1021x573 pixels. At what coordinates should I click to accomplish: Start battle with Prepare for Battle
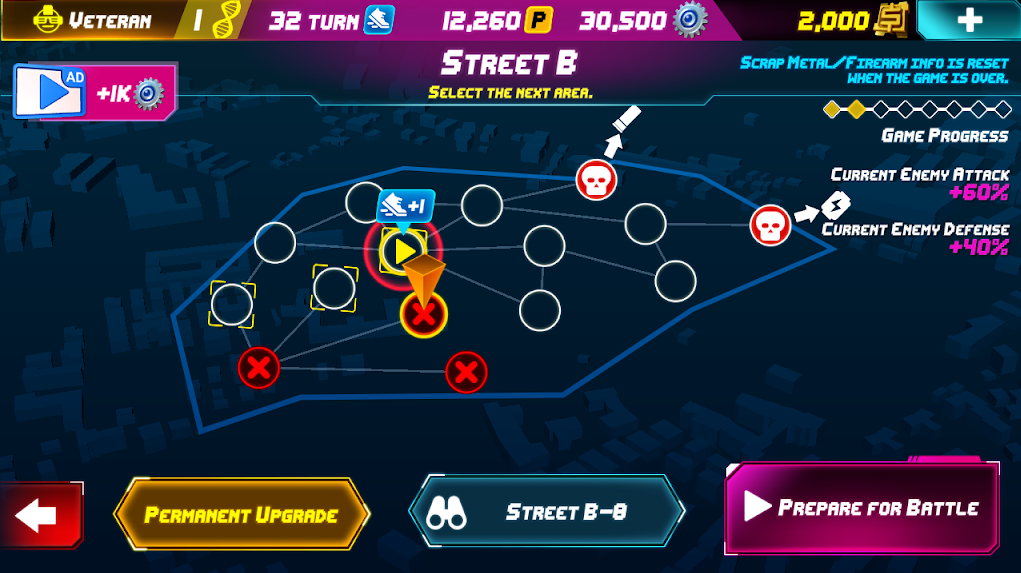click(861, 507)
